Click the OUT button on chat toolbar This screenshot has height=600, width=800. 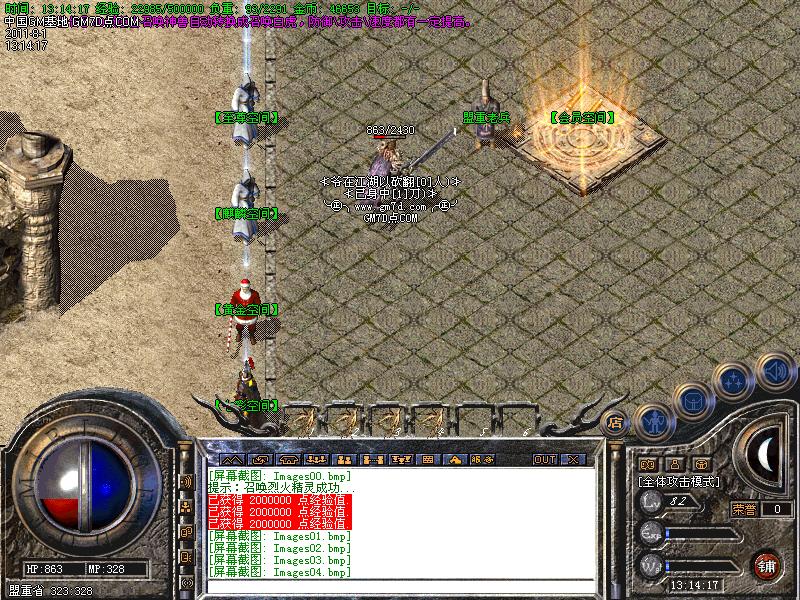coord(544,459)
